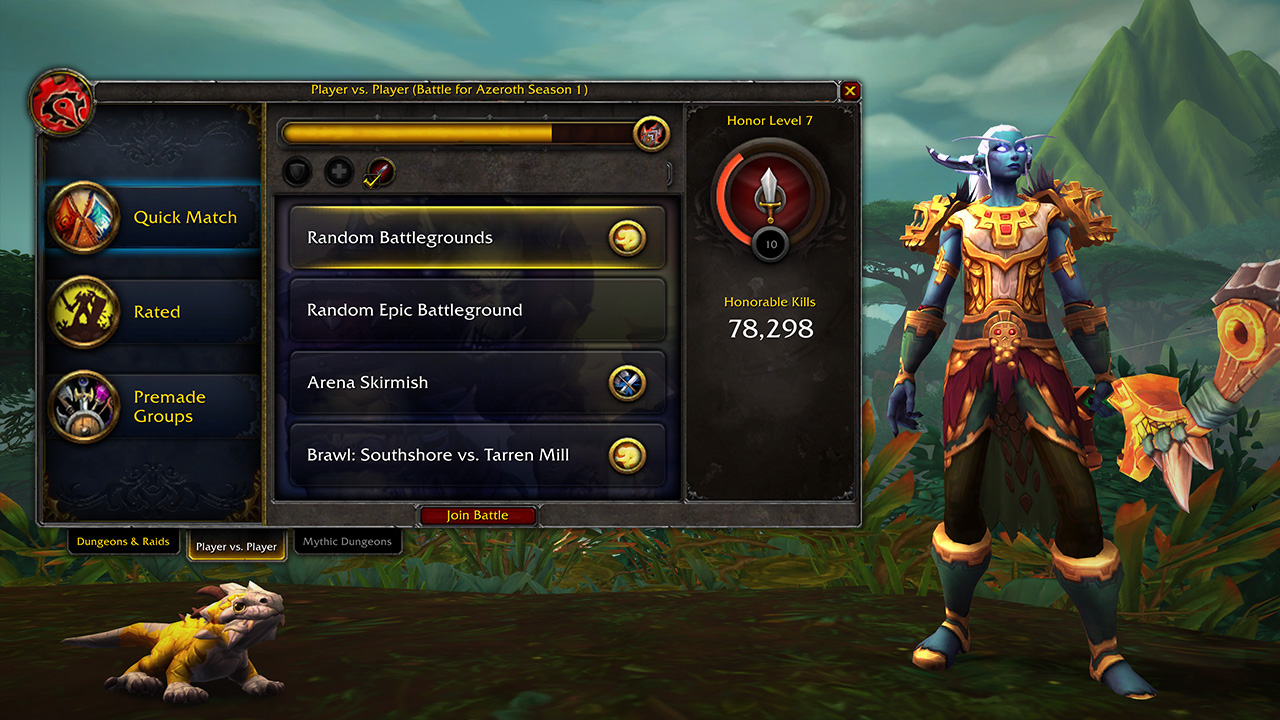Click the Random Battlegrounds reward coin icon
Screen dimensions: 1280x720
pos(628,238)
